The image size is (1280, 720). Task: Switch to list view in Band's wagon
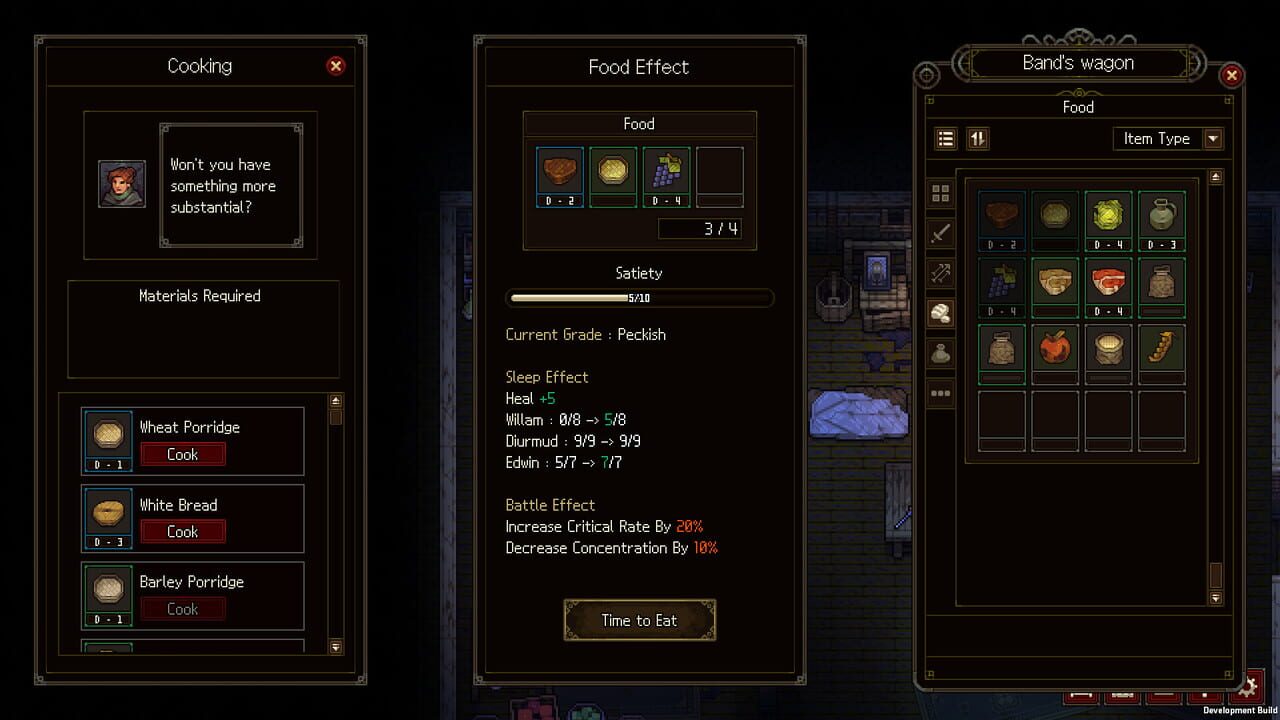(945, 138)
